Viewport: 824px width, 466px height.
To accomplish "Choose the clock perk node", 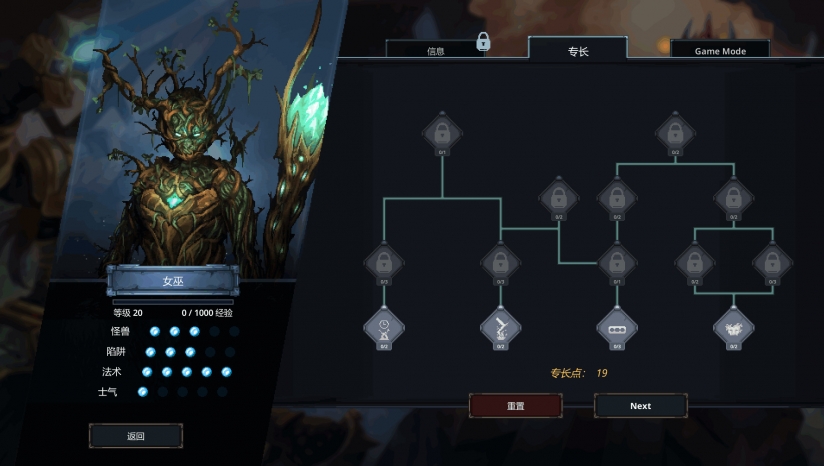I will pyautogui.click(x=384, y=326).
